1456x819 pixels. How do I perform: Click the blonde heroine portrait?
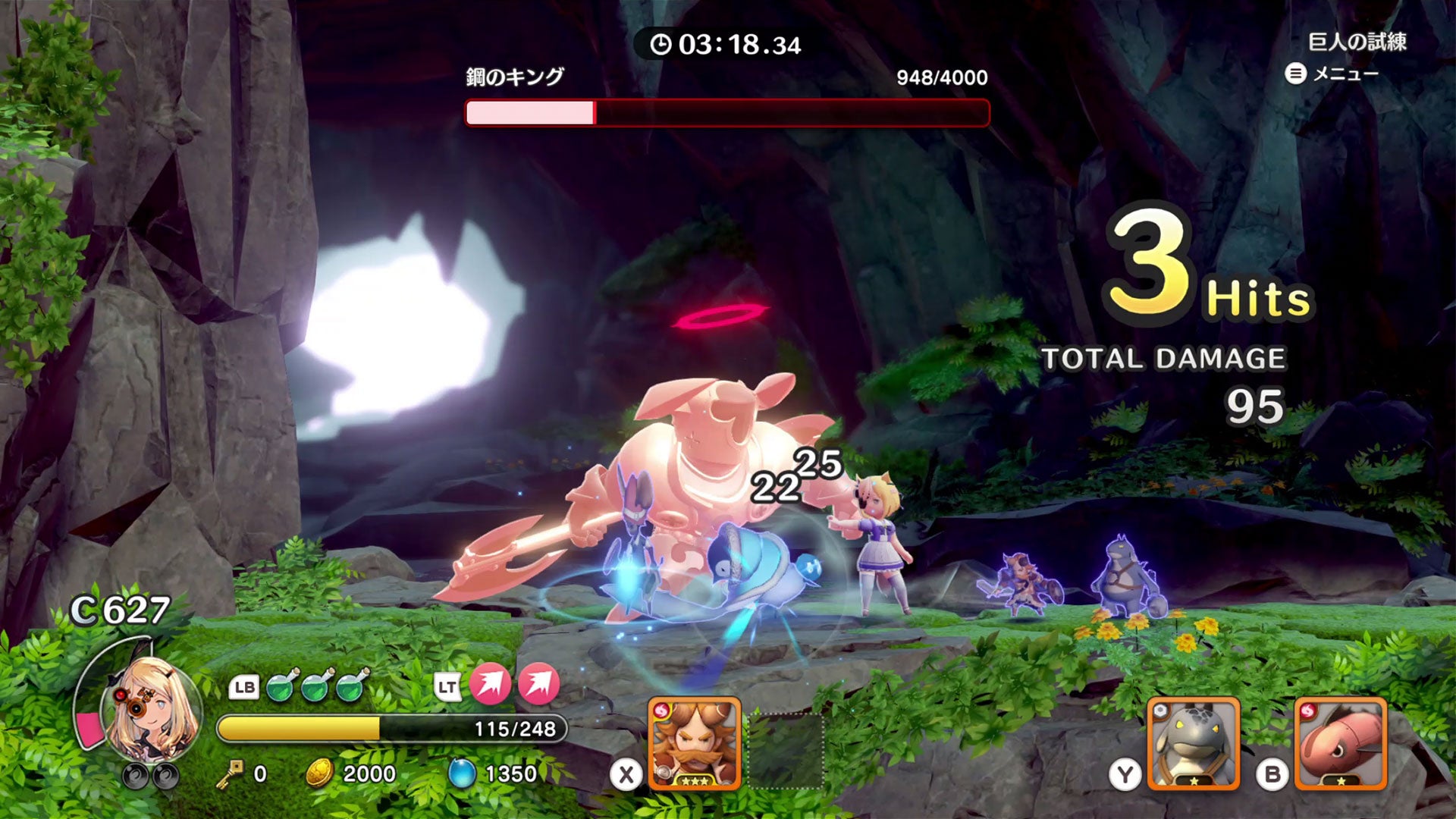[x=150, y=709]
